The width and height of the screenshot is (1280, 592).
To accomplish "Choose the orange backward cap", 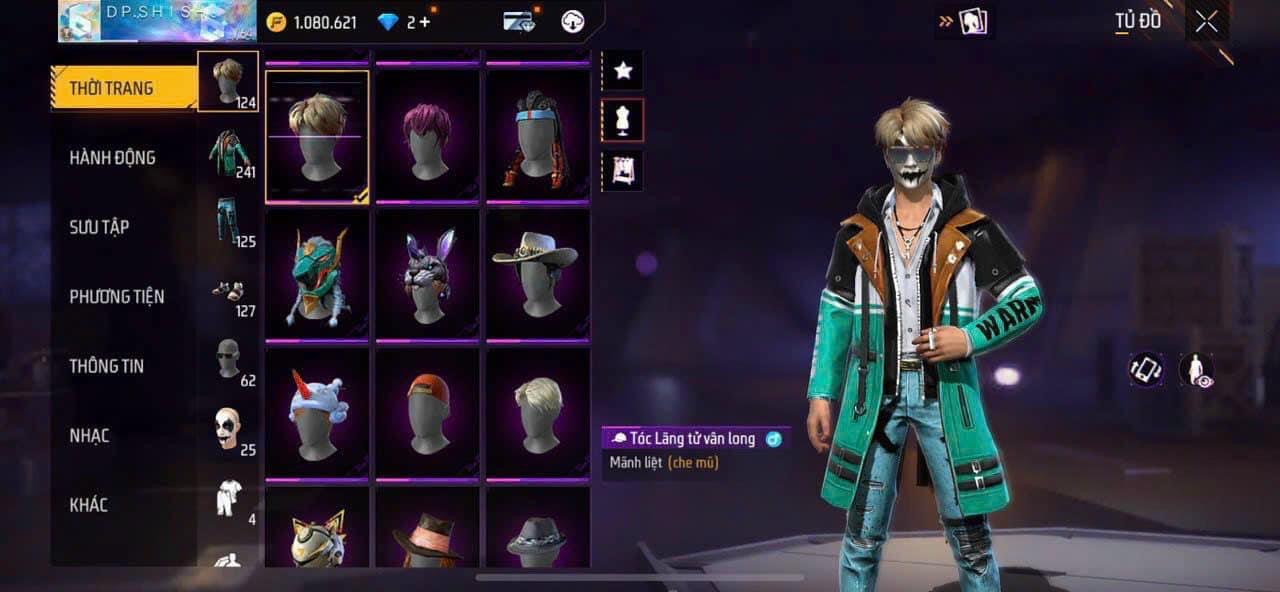I will 427,412.
